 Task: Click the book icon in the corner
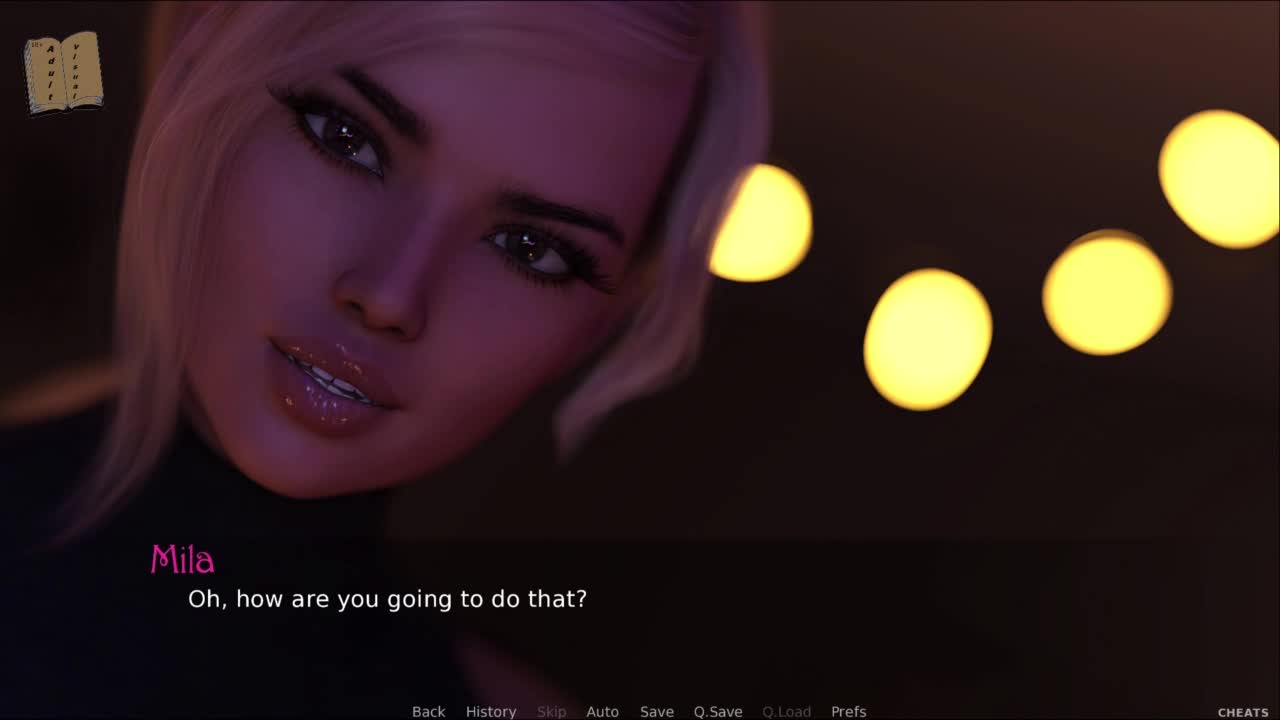pyautogui.click(x=63, y=72)
